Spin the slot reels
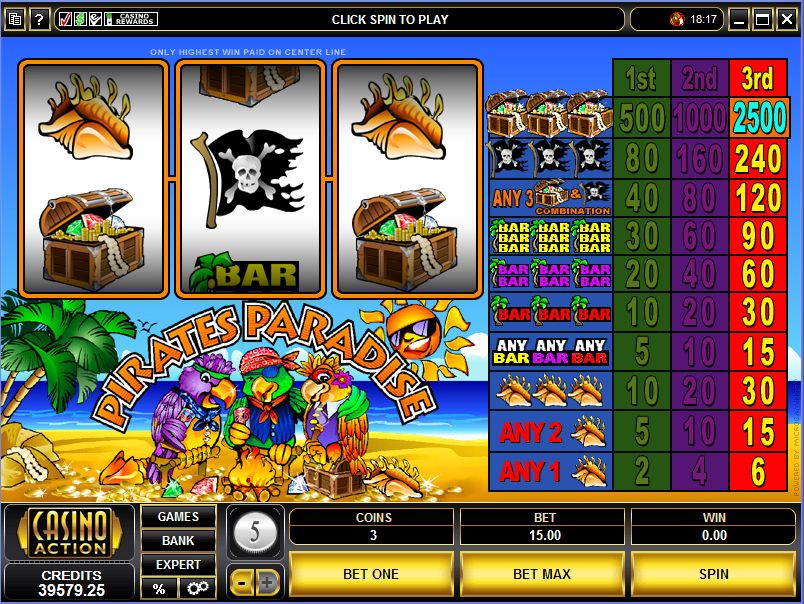 pyautogui.click(x=714, y=574)
